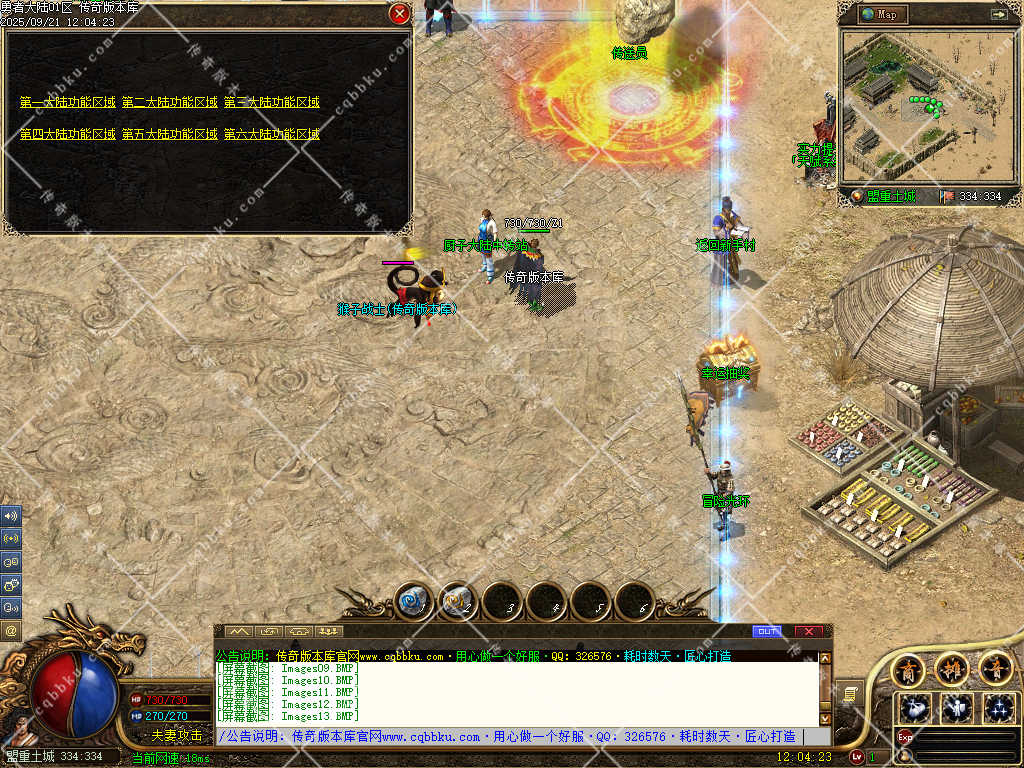Open the 商 shop round button
1024x768 pixels.
908,668
